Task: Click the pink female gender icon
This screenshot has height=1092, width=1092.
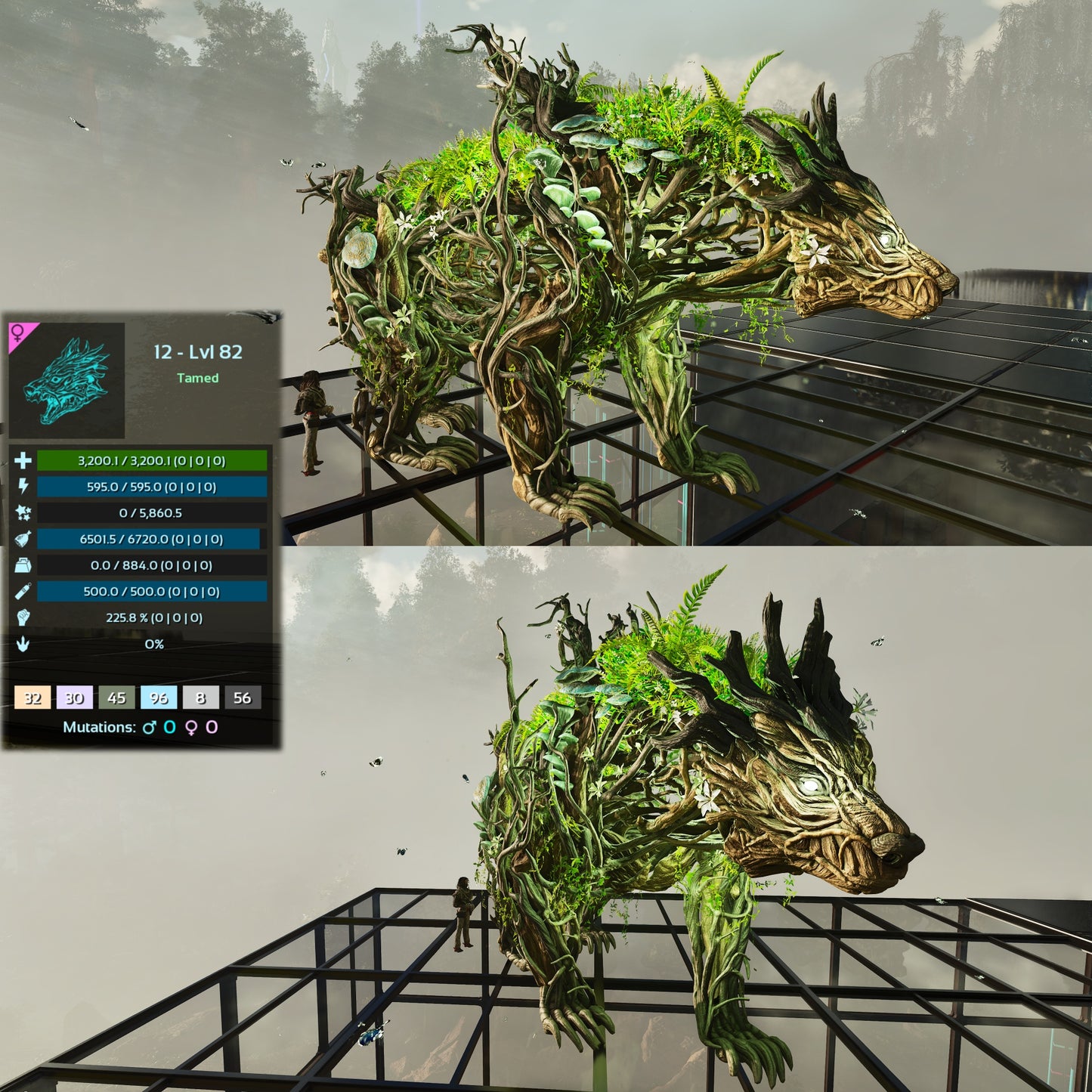Action: tap(17, 333)
